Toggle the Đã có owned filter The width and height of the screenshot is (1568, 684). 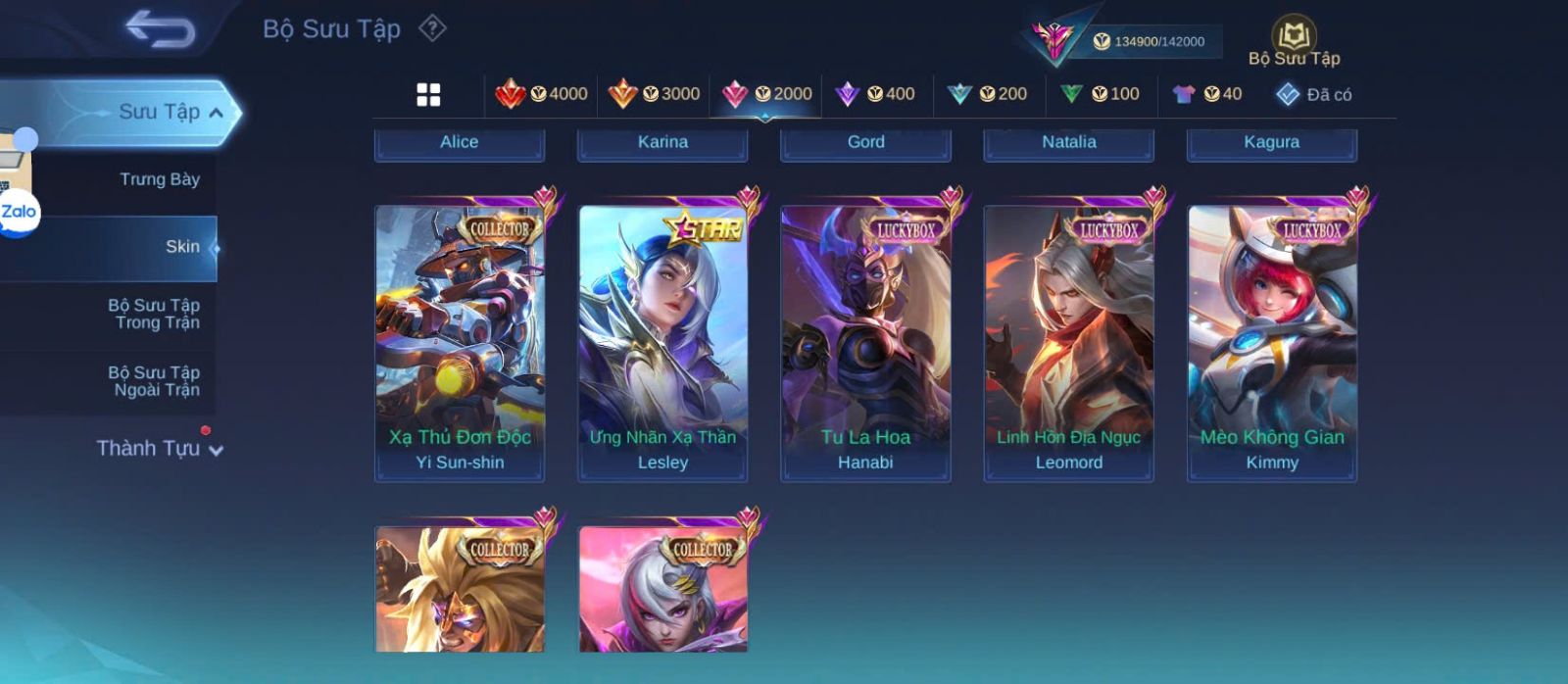tap(1314, 94)
